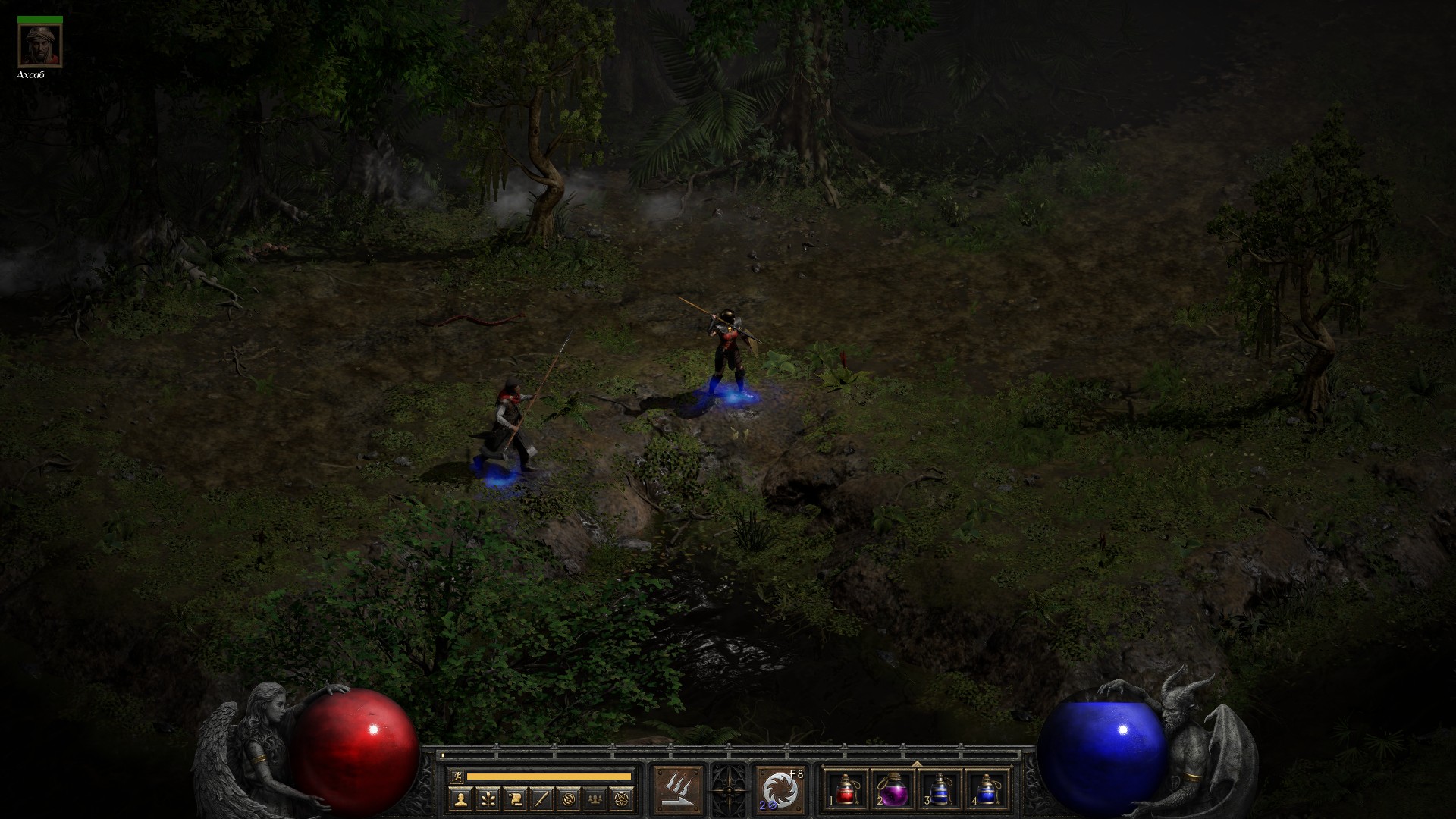Open the character sheet panel
The width and height of the screenshot is (1456, 819).
(x=460, y=798)
